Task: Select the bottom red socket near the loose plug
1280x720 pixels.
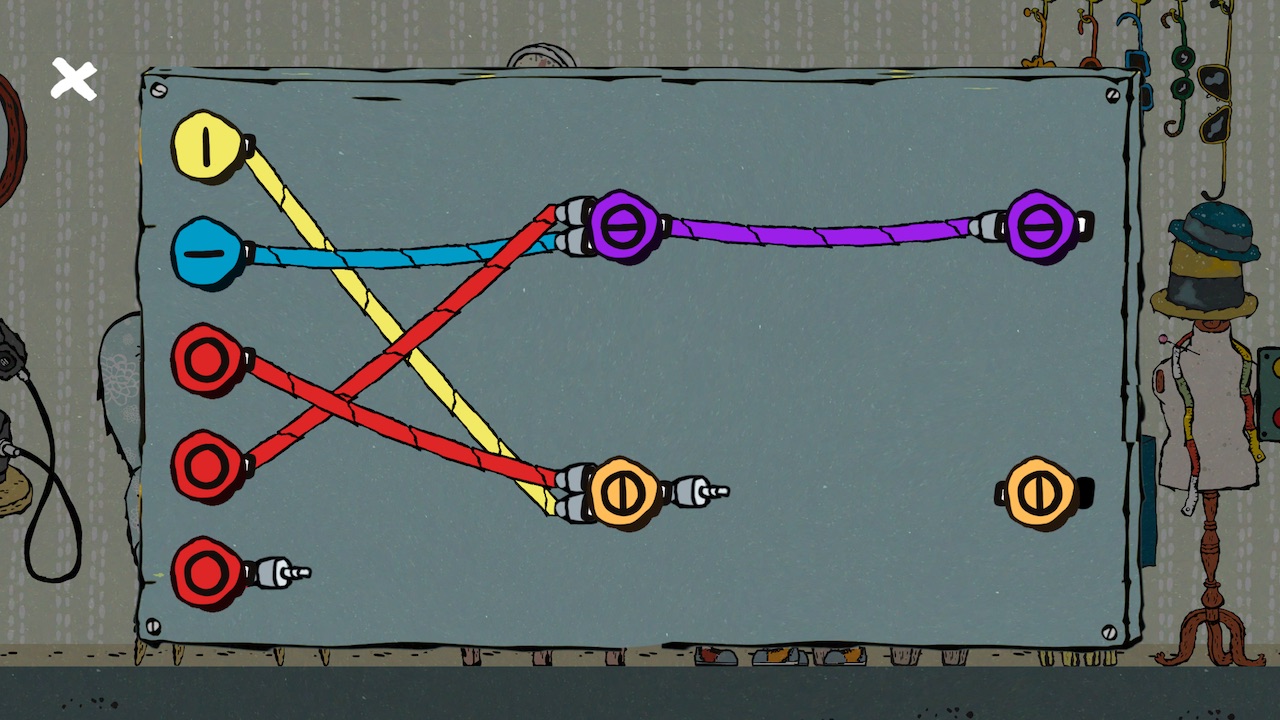Action: click(x=207, y=572)
